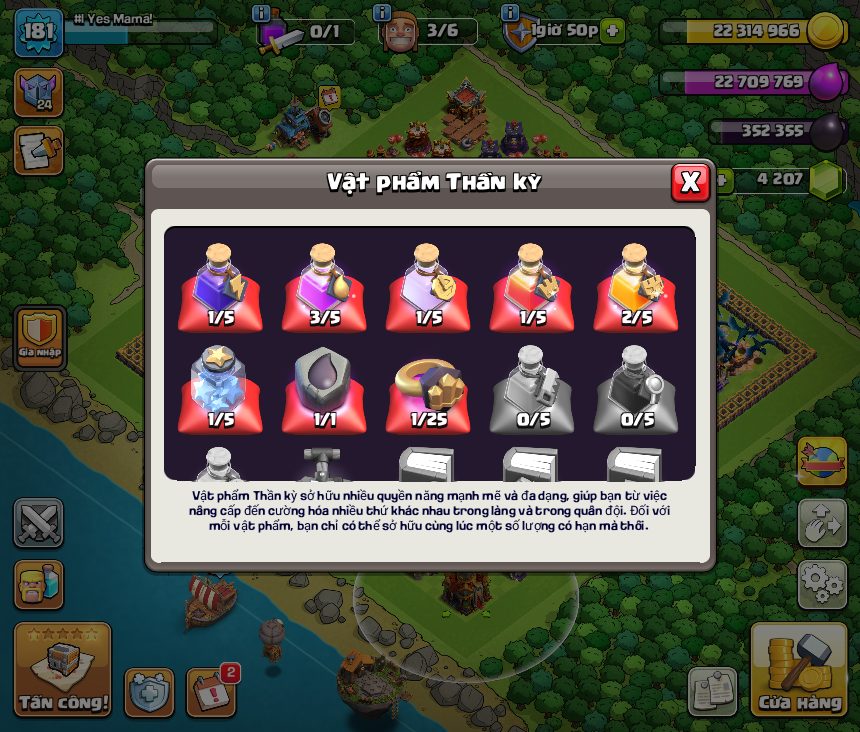860x732 pixels.
Task: Select the blue potion showing 1/5
Action: [x=220, y=288]
